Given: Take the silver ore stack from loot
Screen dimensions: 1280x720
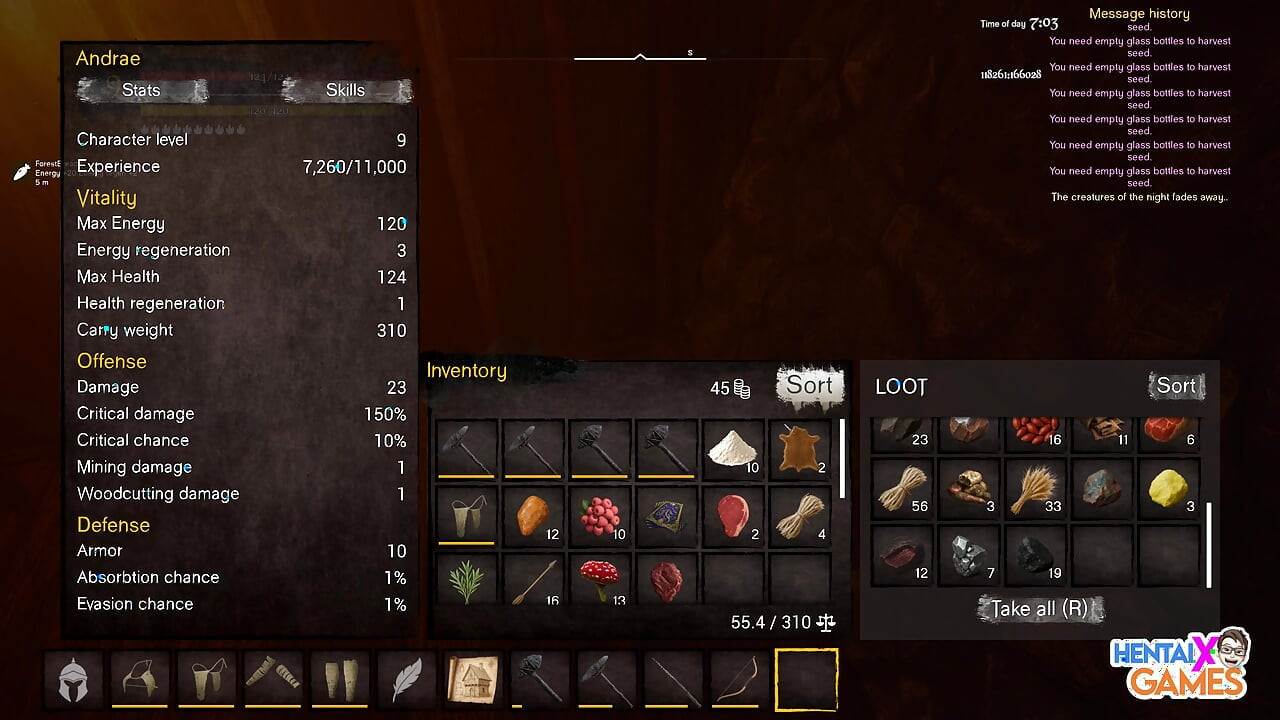Looking at the screenshot, I should point(969,555).
